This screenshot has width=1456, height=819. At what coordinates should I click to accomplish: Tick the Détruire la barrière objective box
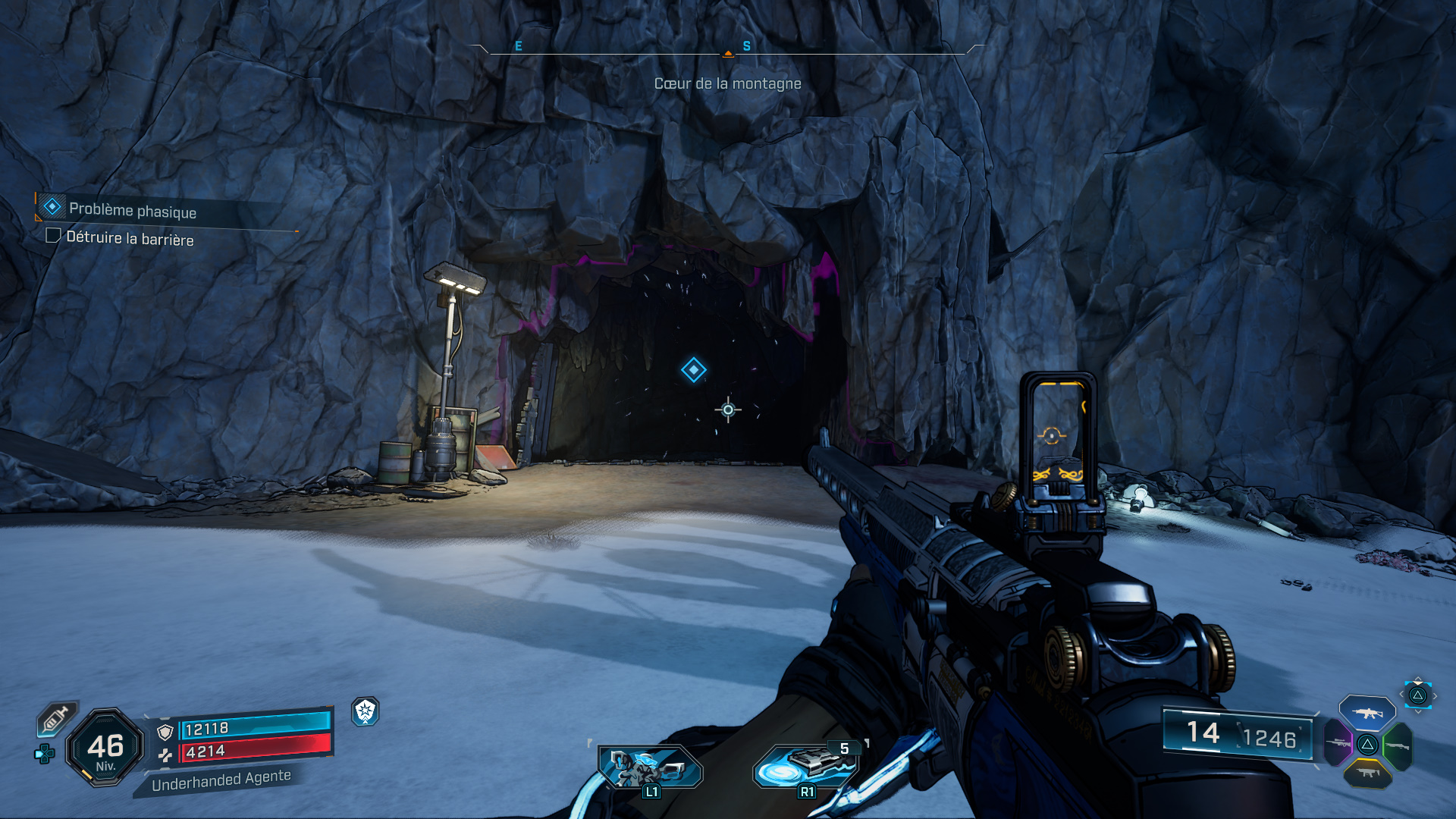(x=53, y=236)
